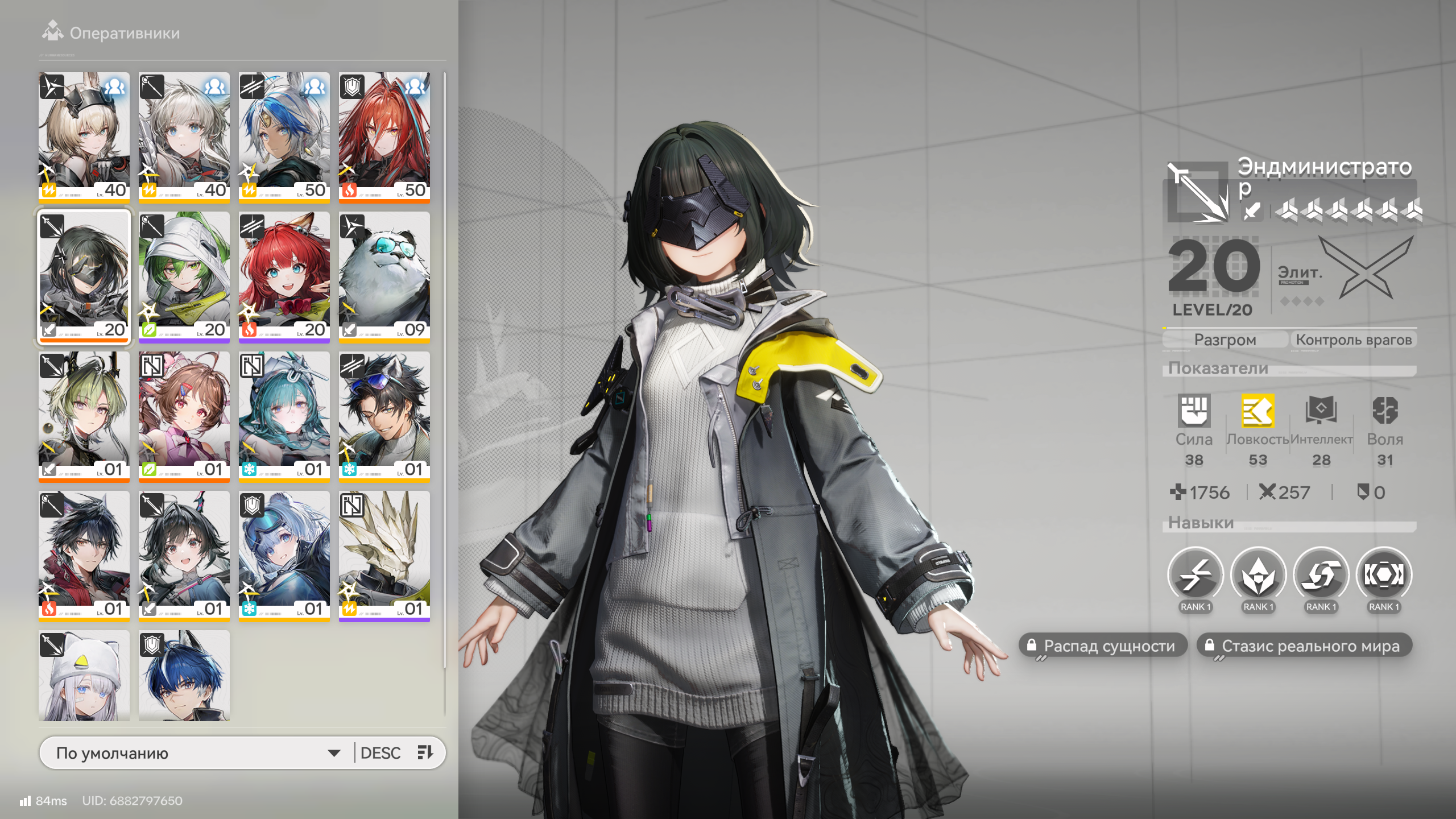Screen dimensions: 1456x819
Task: Select the blonde rabbit-eared level 40 operator
Action: tap(84, 136)
